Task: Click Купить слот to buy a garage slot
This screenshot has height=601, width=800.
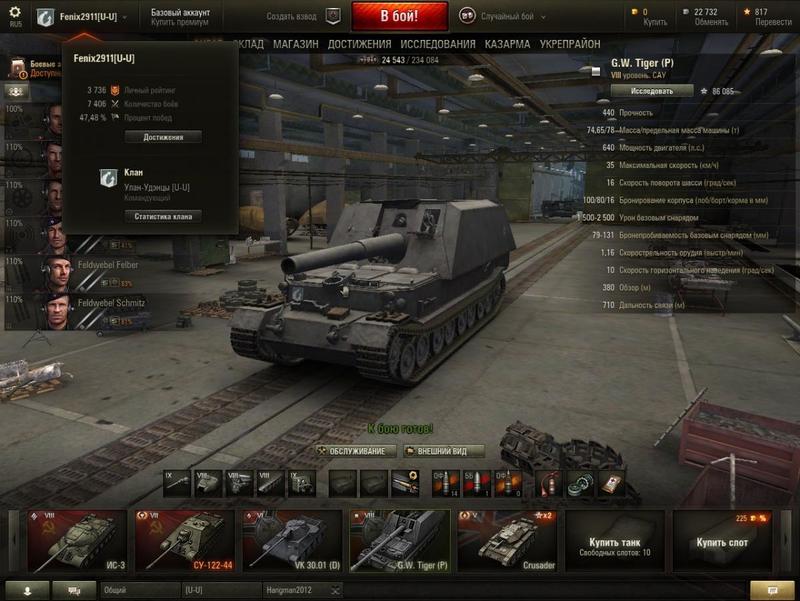Action: point(721,540)
